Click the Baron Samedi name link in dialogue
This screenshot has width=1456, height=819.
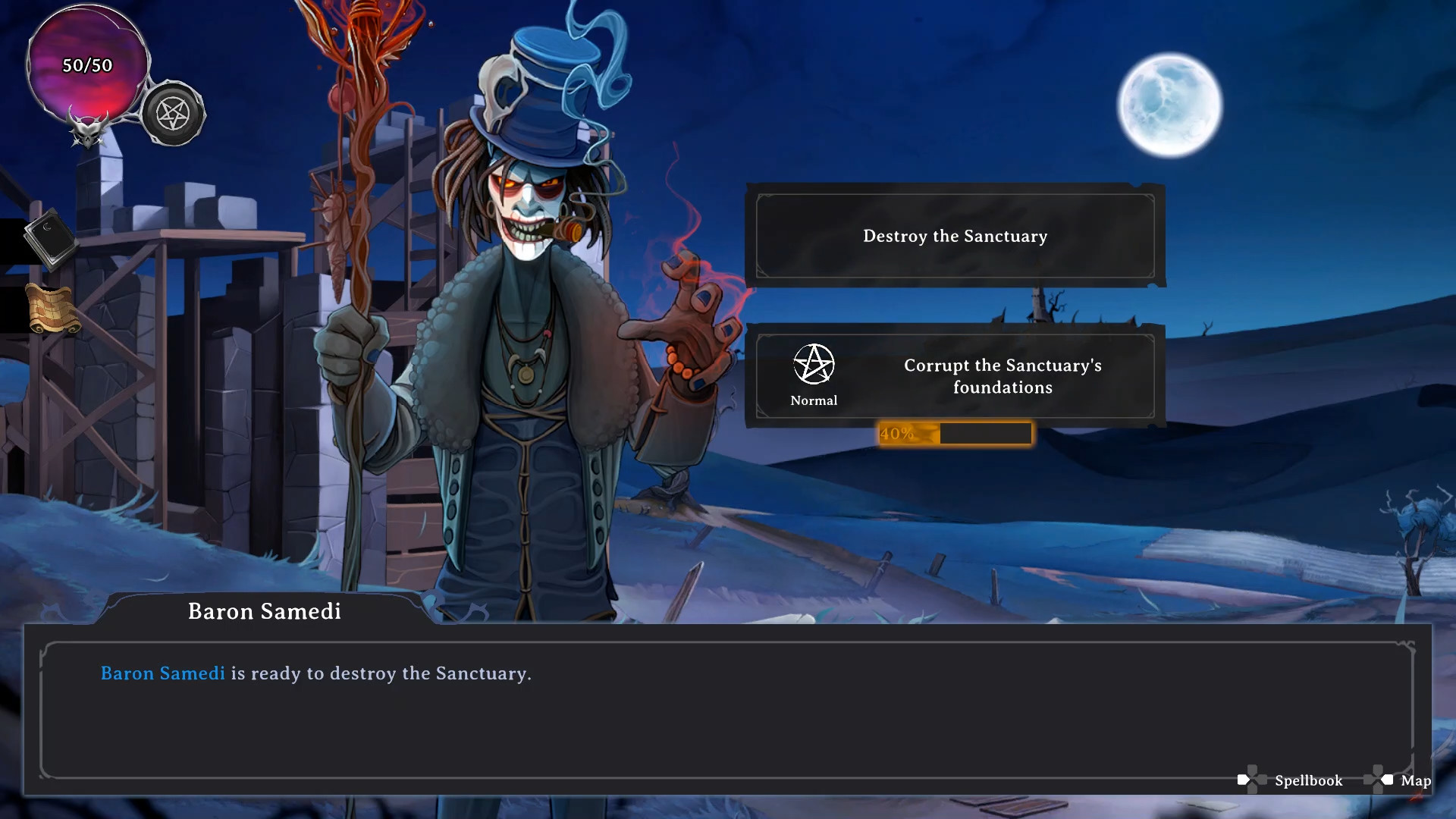(x=162, y=673)
